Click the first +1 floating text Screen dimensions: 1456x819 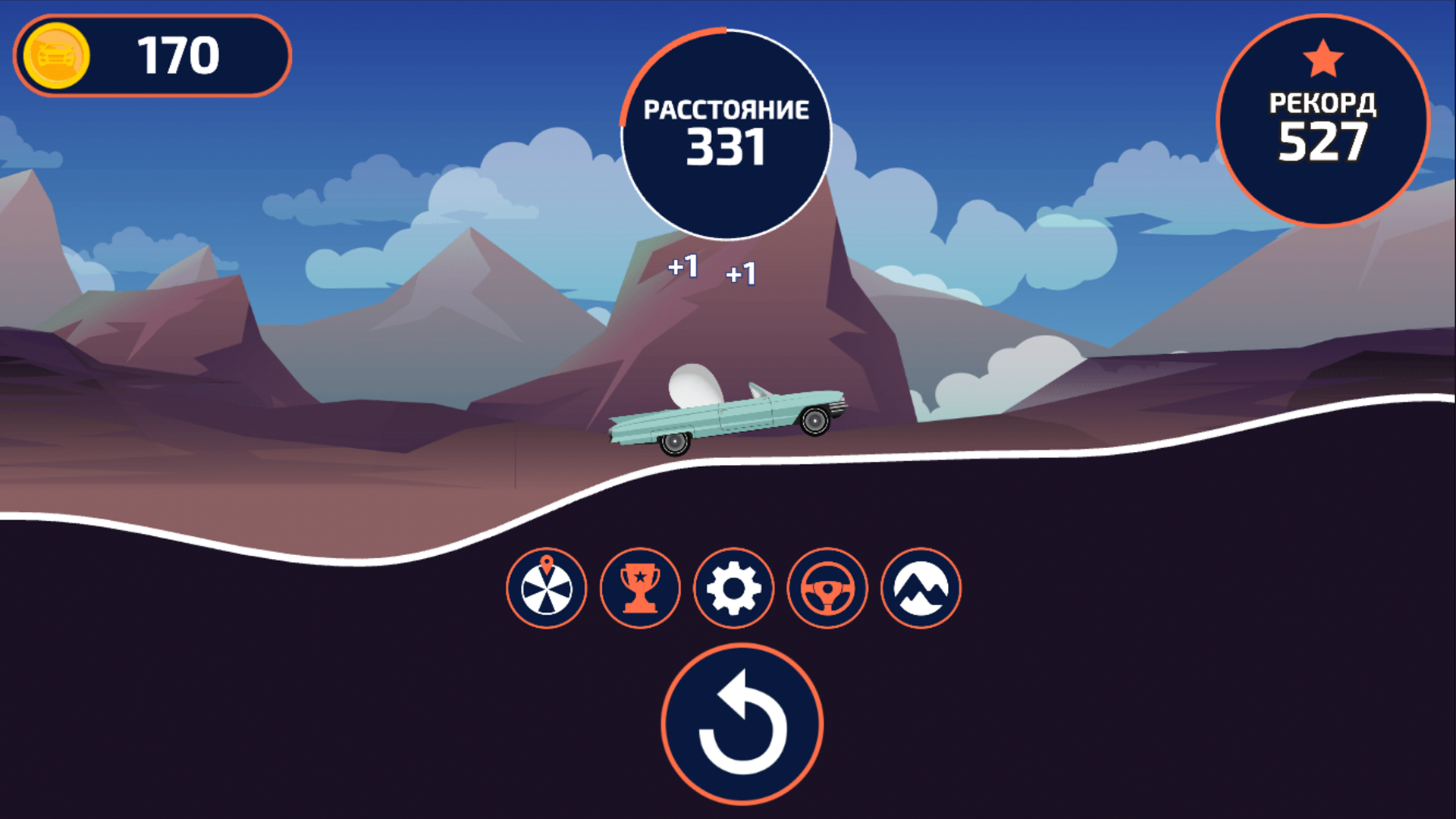682,265
